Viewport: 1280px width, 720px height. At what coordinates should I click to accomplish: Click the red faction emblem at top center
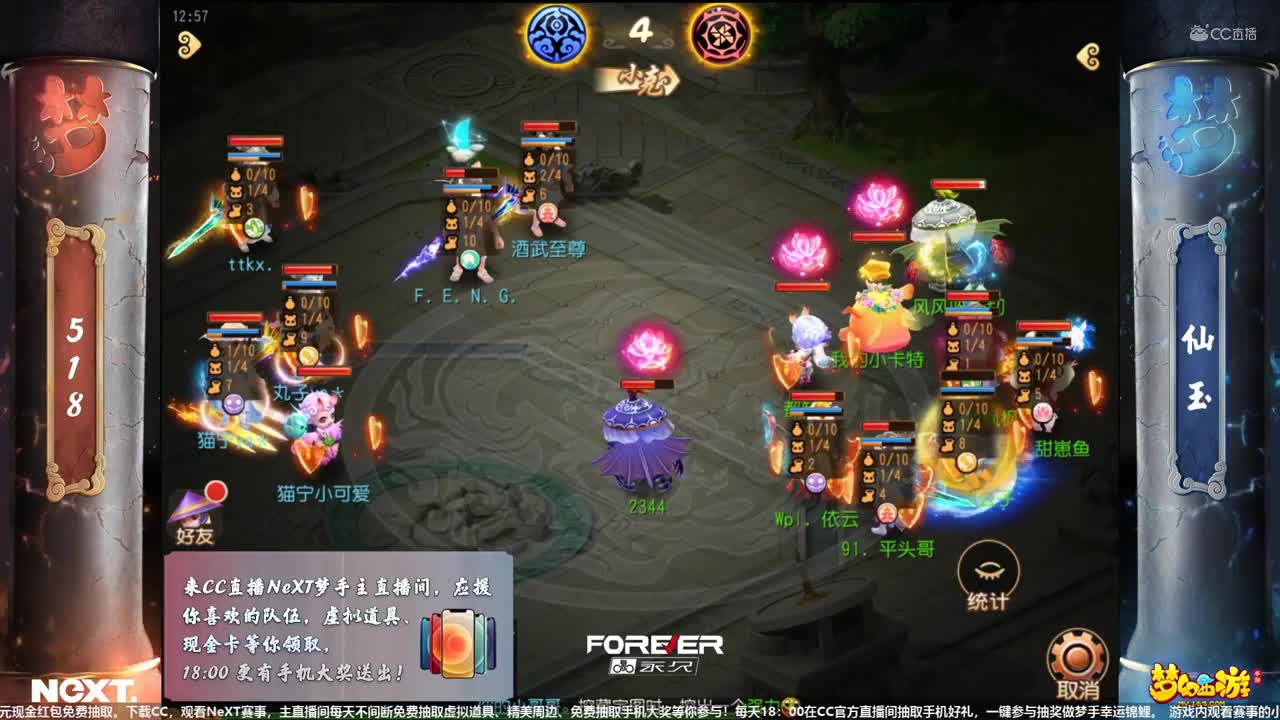(x=723, y=33)
